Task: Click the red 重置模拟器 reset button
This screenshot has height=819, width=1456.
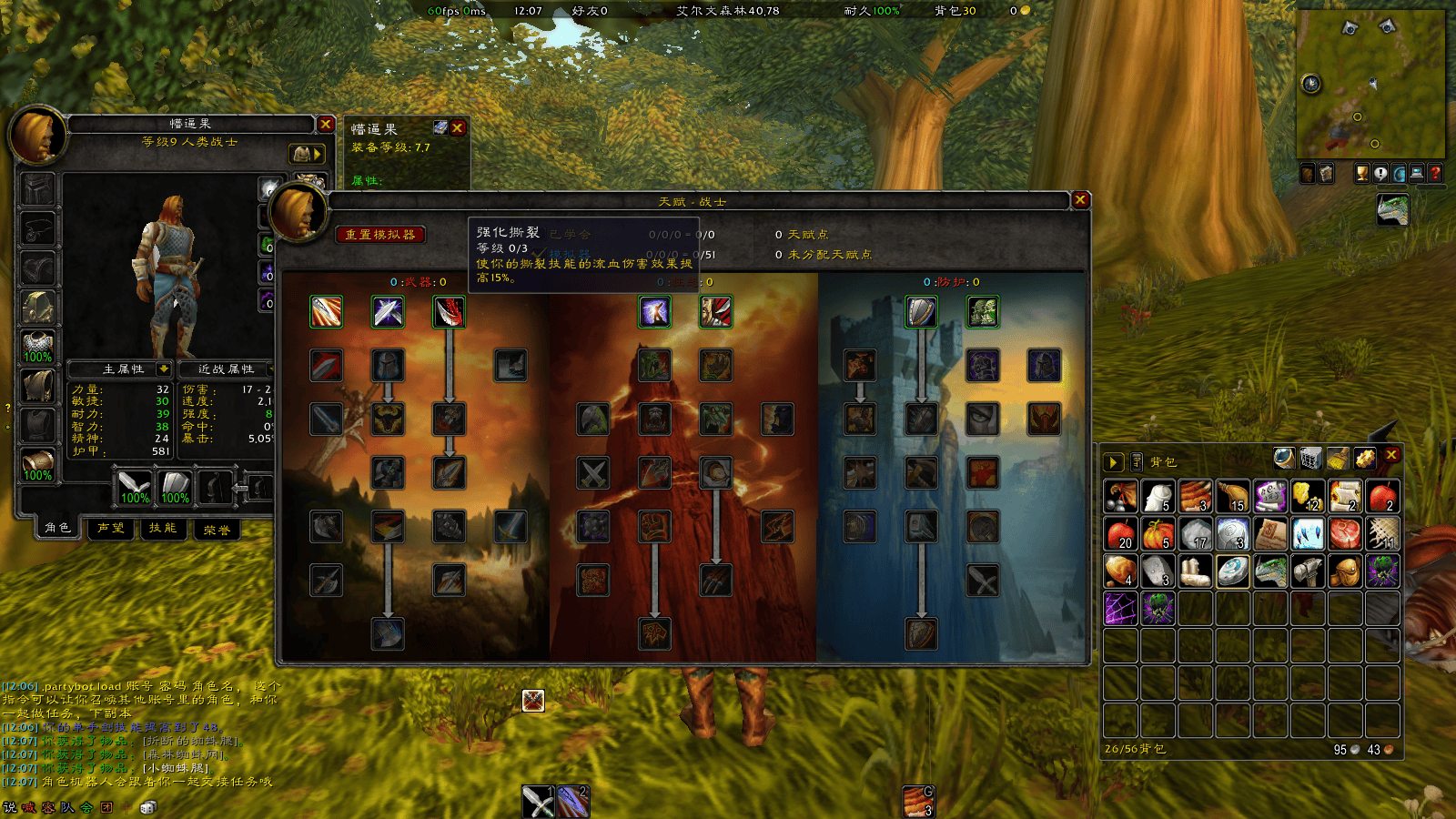Action: [379, 235]
